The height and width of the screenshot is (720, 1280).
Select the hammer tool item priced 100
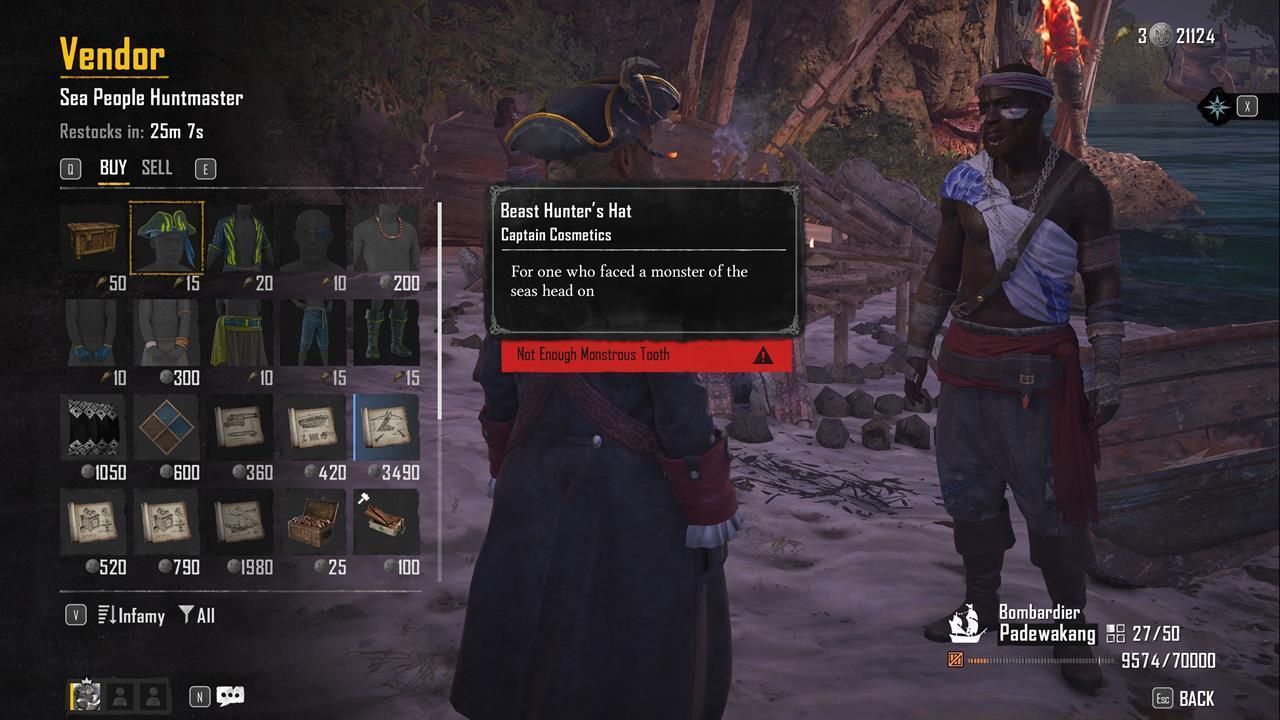tap(385, 520)
